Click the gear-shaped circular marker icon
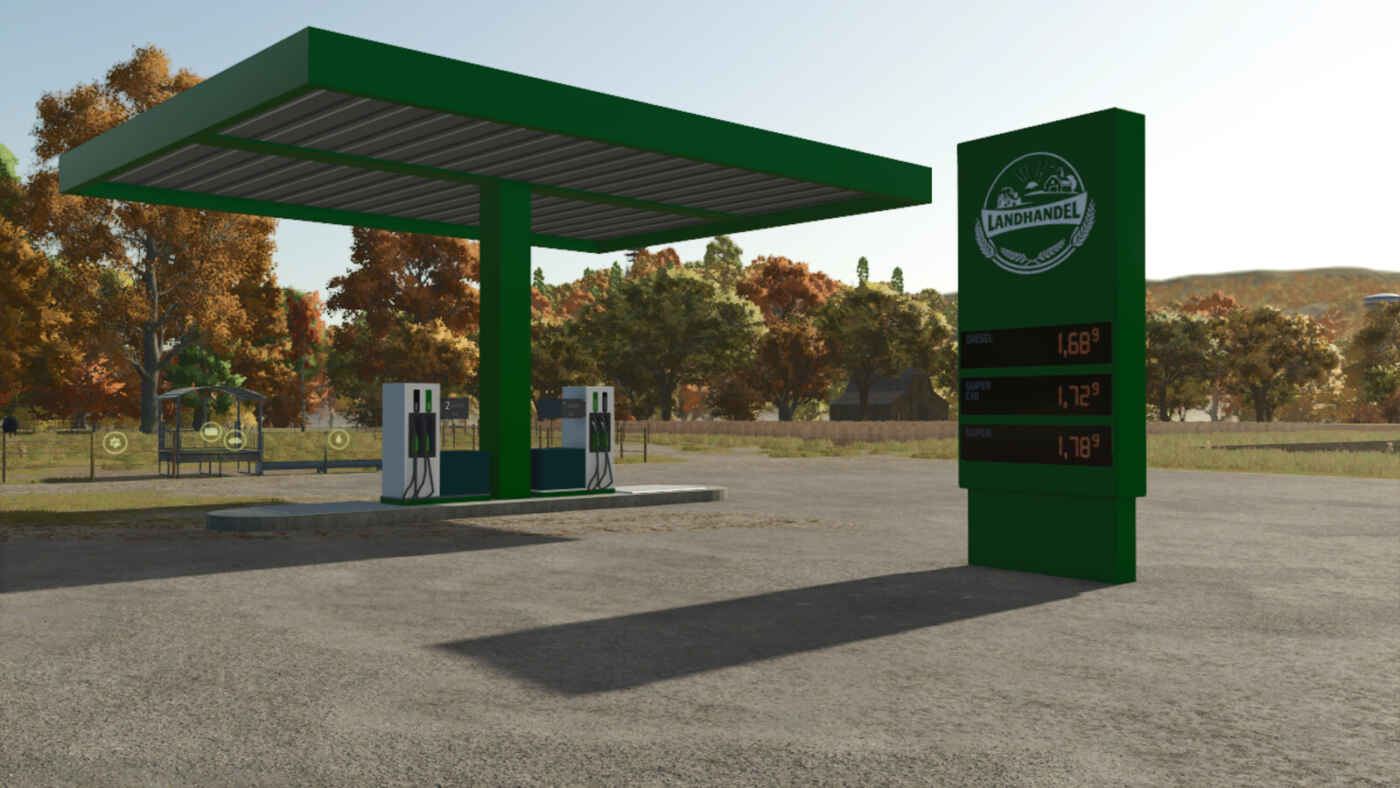 (x=115, y=443)
